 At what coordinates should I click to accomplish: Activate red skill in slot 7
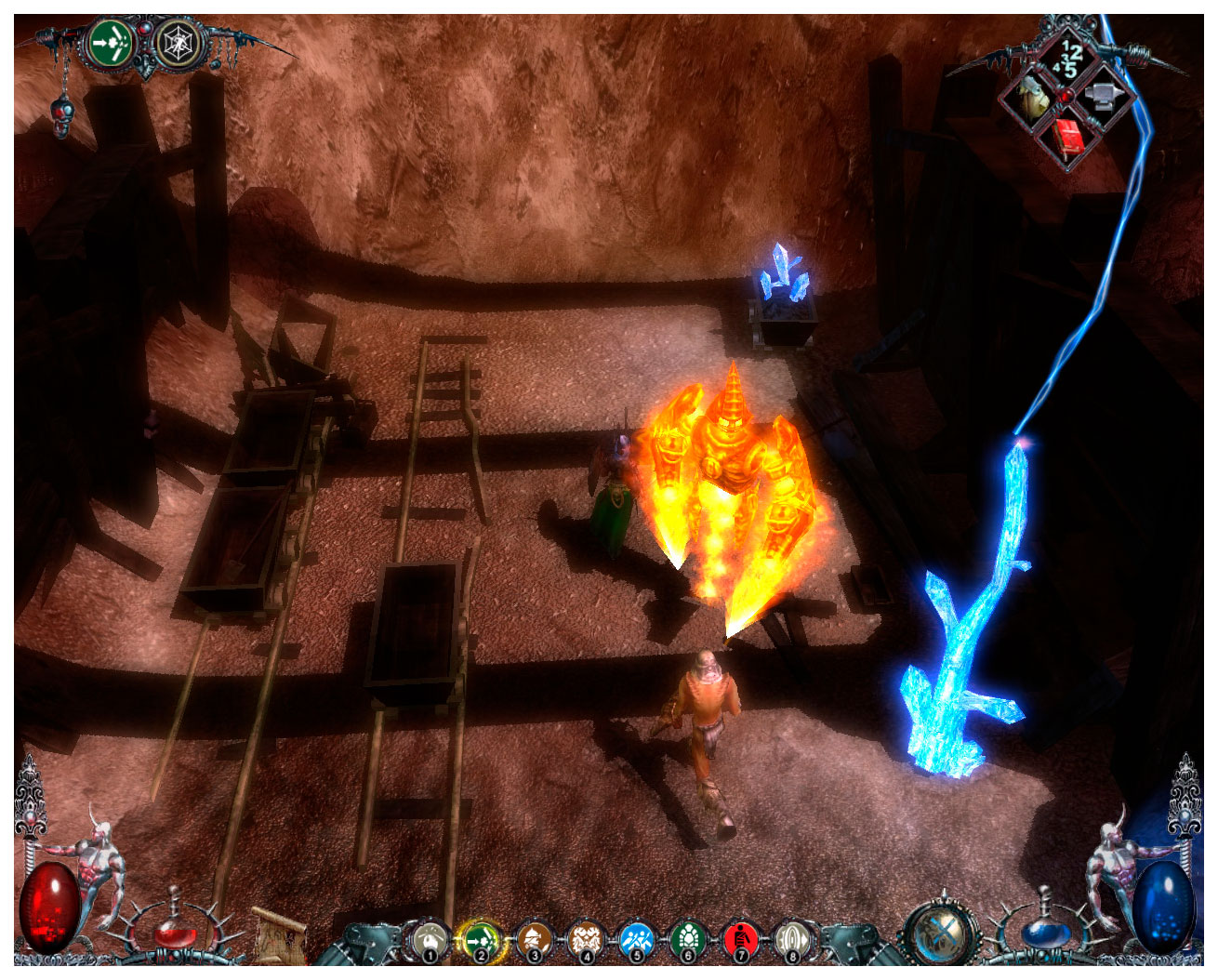(740, 939)
